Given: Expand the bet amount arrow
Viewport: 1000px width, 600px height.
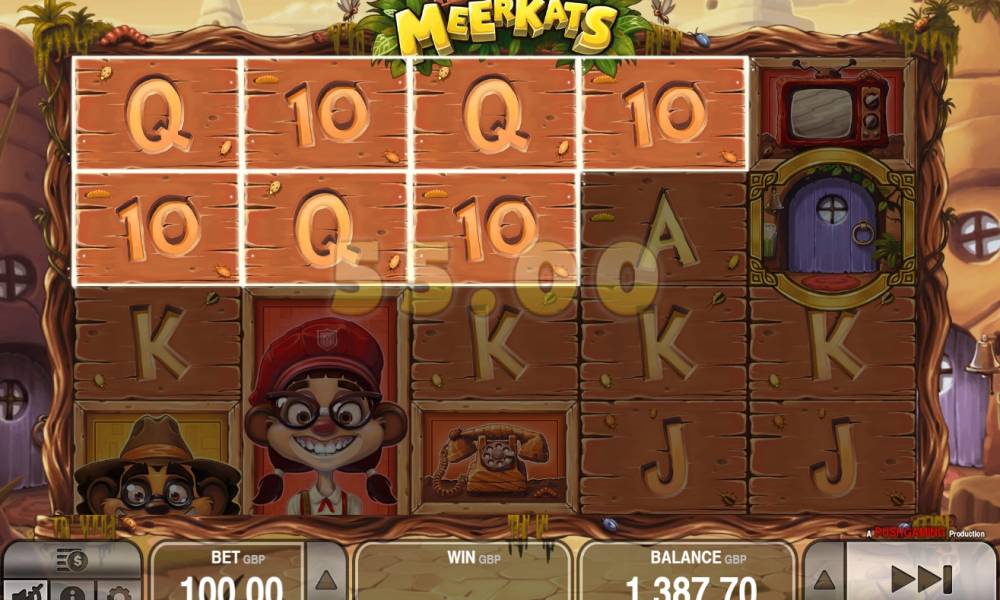Looking at the screenshot, I should click(325, 578).
